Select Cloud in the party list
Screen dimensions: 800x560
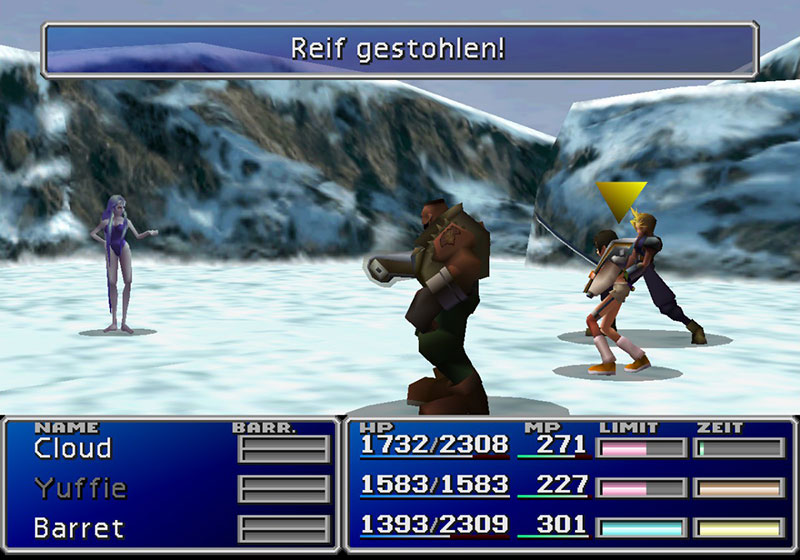[x=72, y=449]
